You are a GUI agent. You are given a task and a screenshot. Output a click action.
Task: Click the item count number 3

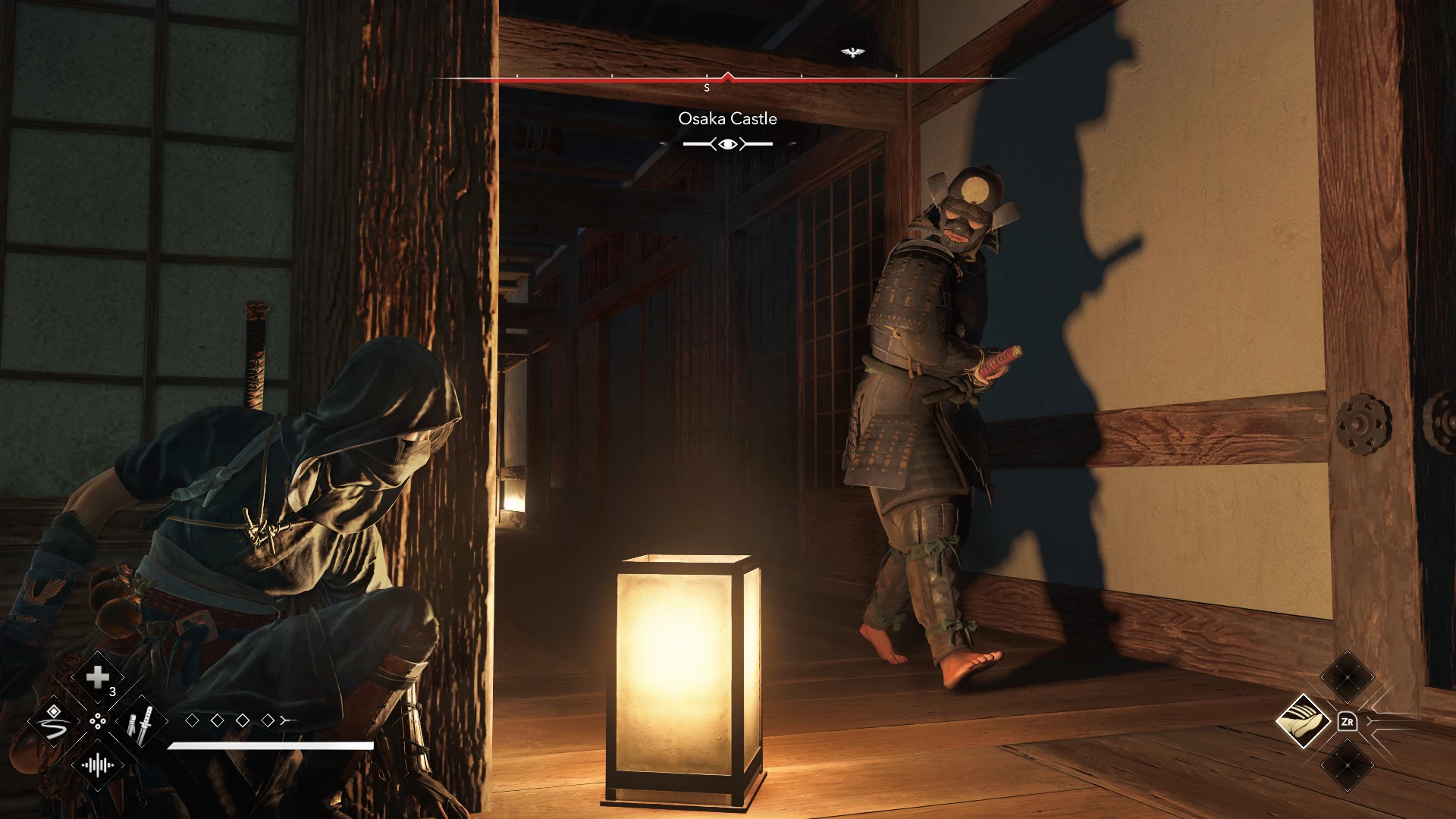pyautogui.click(x=111, y=692)
